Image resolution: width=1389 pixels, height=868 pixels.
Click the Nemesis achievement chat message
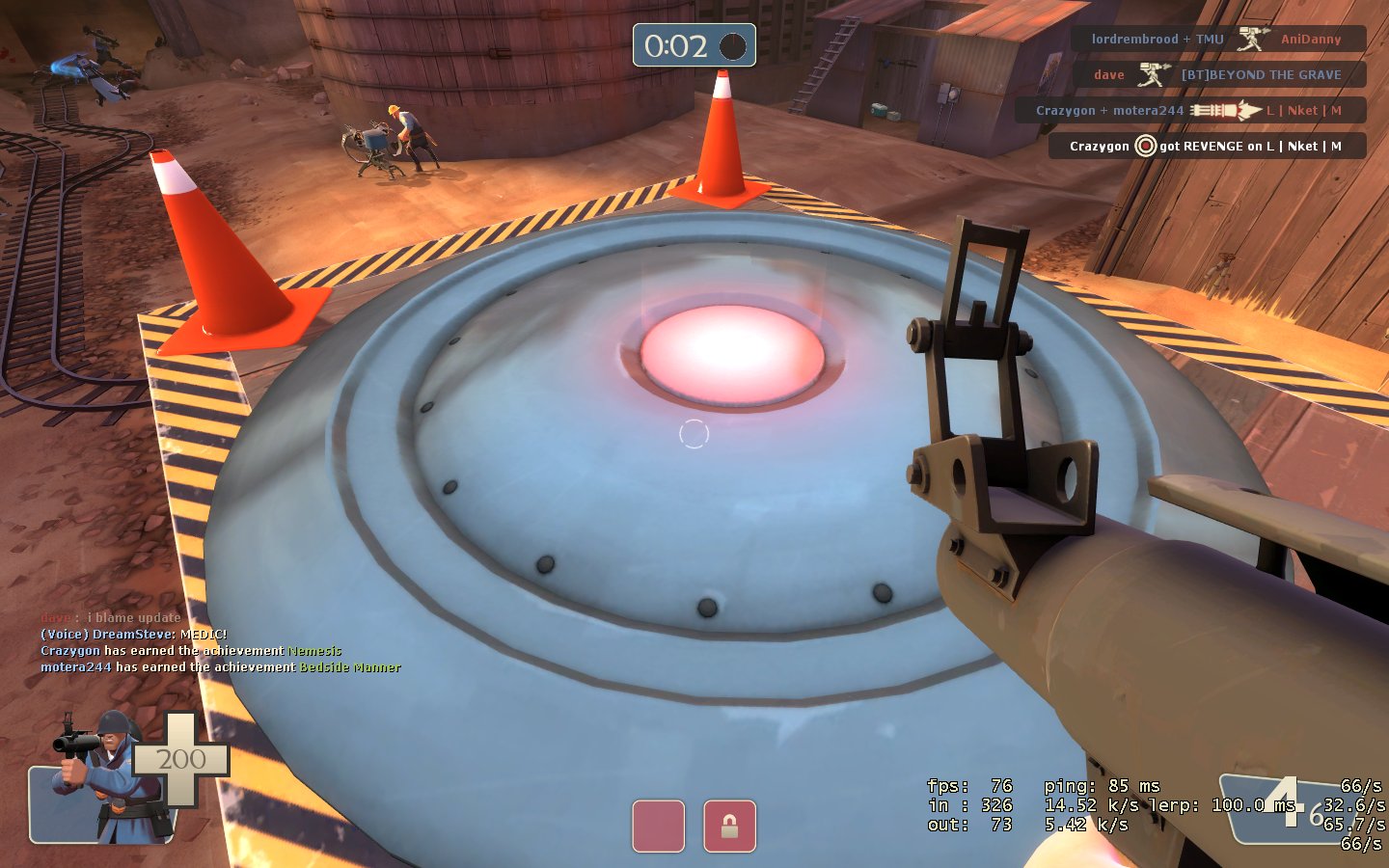191,651
